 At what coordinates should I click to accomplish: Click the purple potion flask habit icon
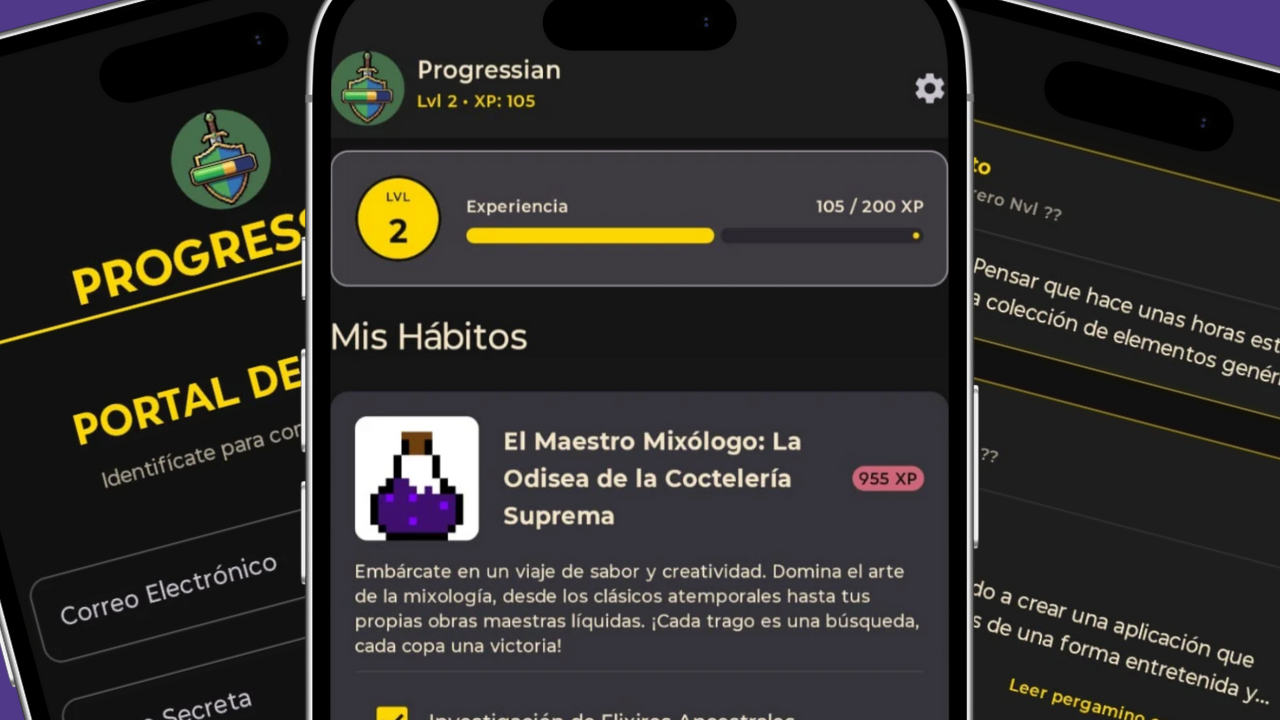416,478
